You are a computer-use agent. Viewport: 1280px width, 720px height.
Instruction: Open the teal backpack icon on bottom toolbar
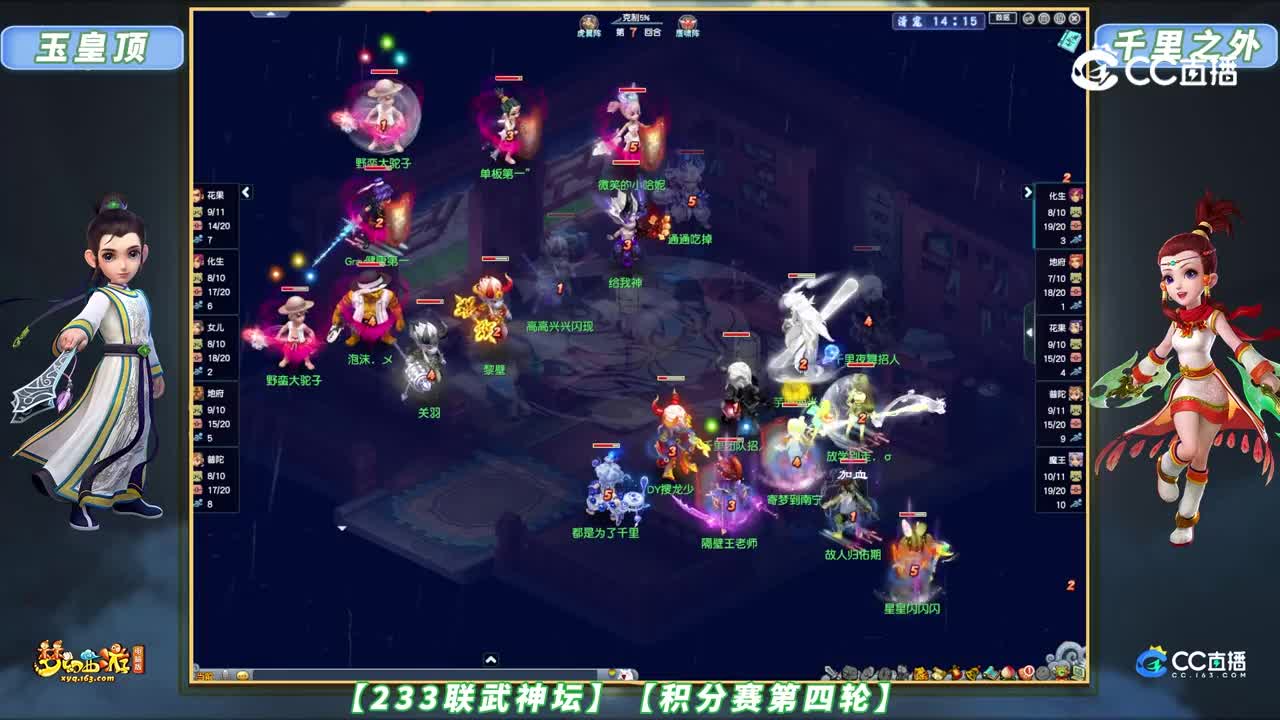[x=991, y=672]
